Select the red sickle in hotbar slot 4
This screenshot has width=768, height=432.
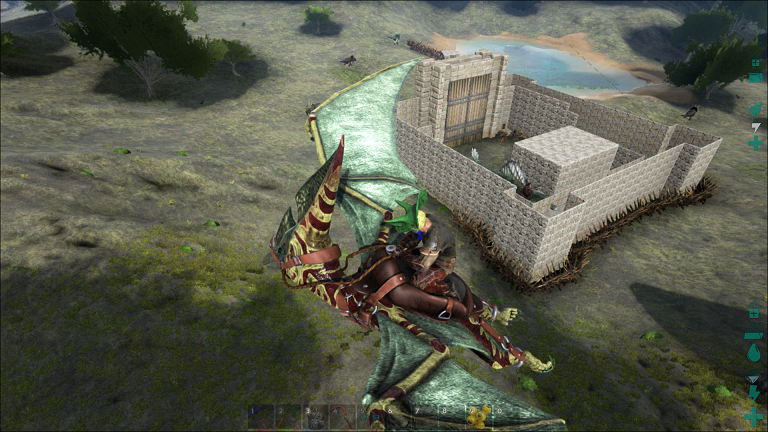(x=342, y=416)
